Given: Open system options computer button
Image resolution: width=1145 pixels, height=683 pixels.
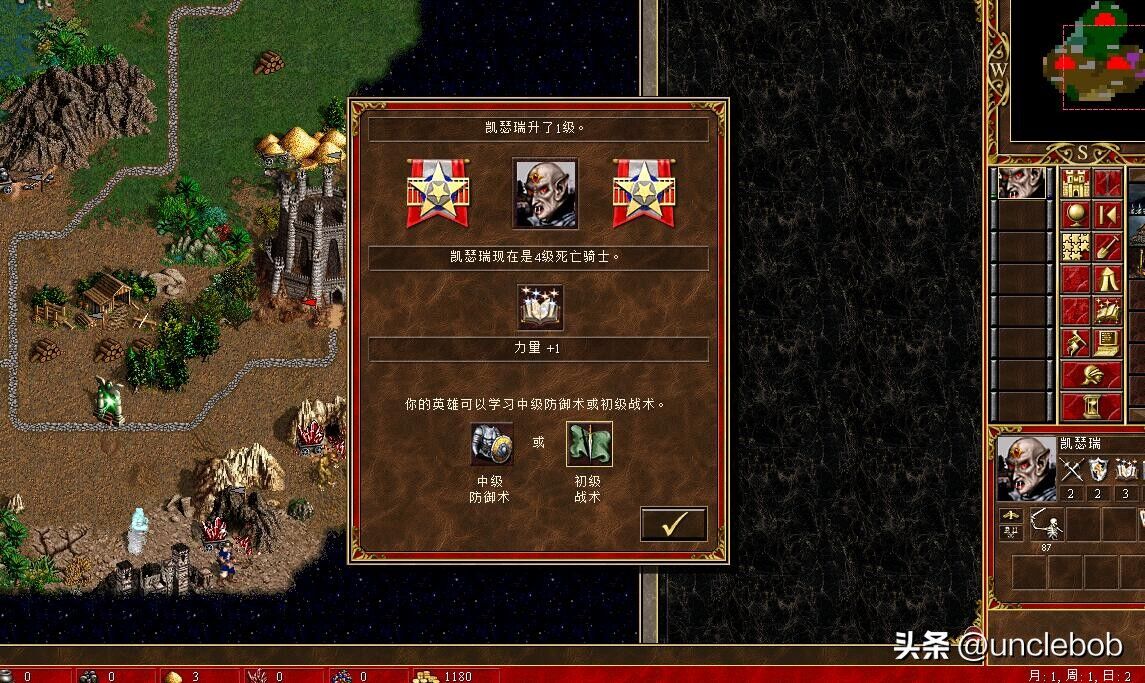Looking at the screenshot, I should pos(1107,341).
